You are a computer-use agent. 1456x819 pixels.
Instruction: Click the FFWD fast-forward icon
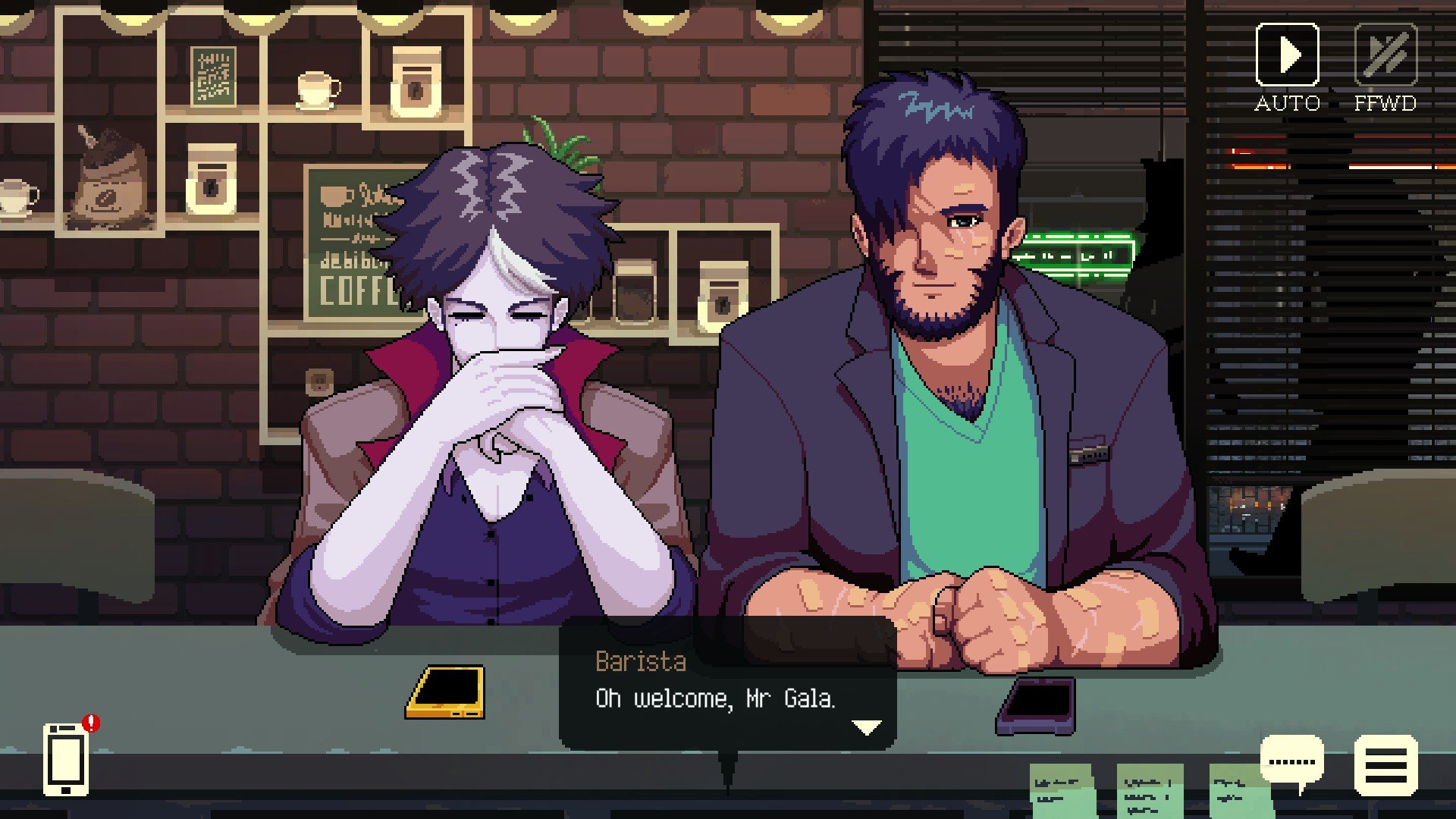pyautogui.click(x=1385, y=53)
